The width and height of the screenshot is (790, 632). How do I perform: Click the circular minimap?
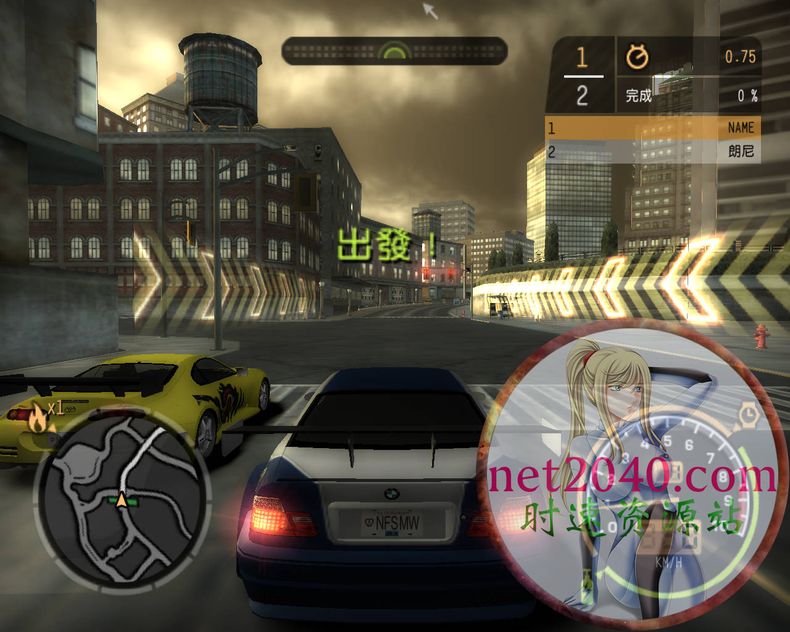tap(122, 499)
